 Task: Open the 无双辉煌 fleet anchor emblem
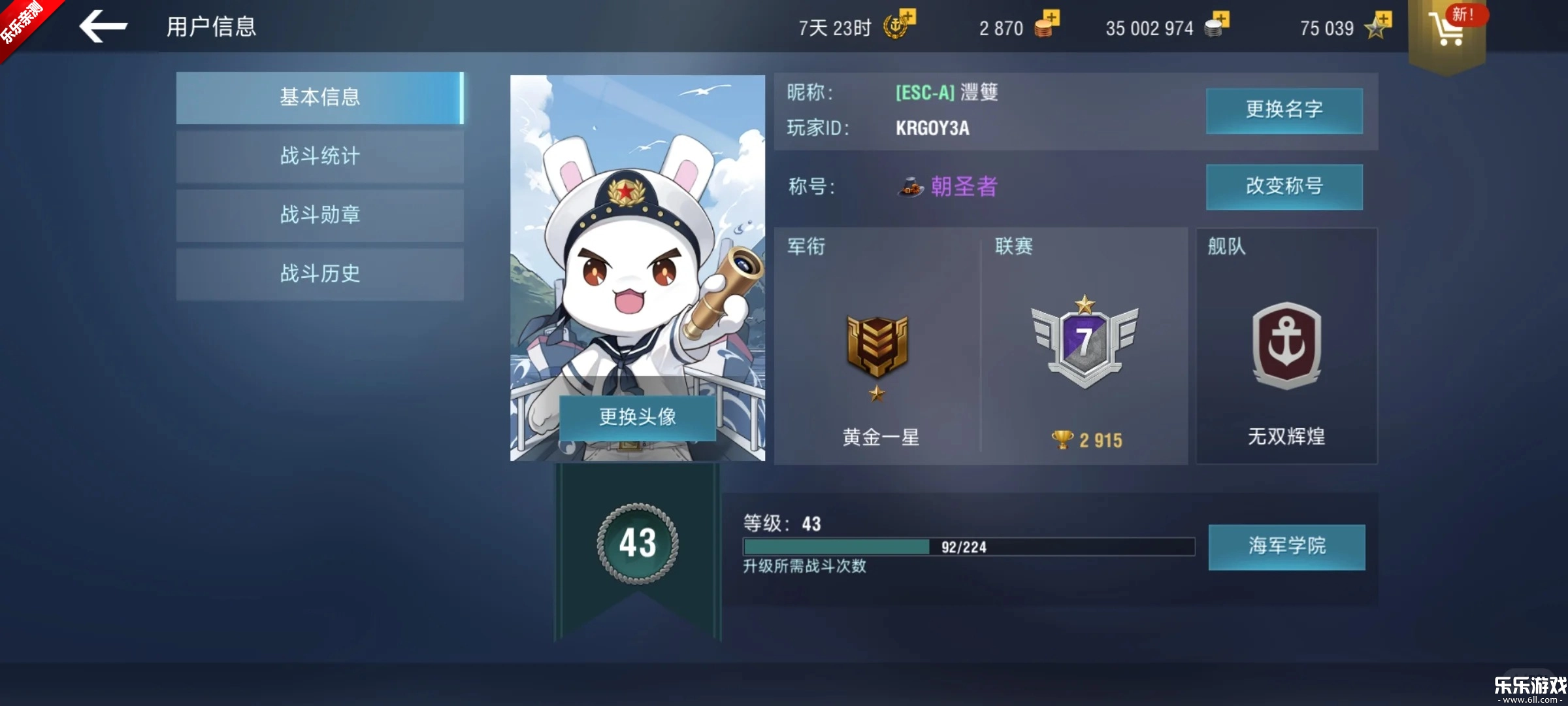click(1286, 346)
